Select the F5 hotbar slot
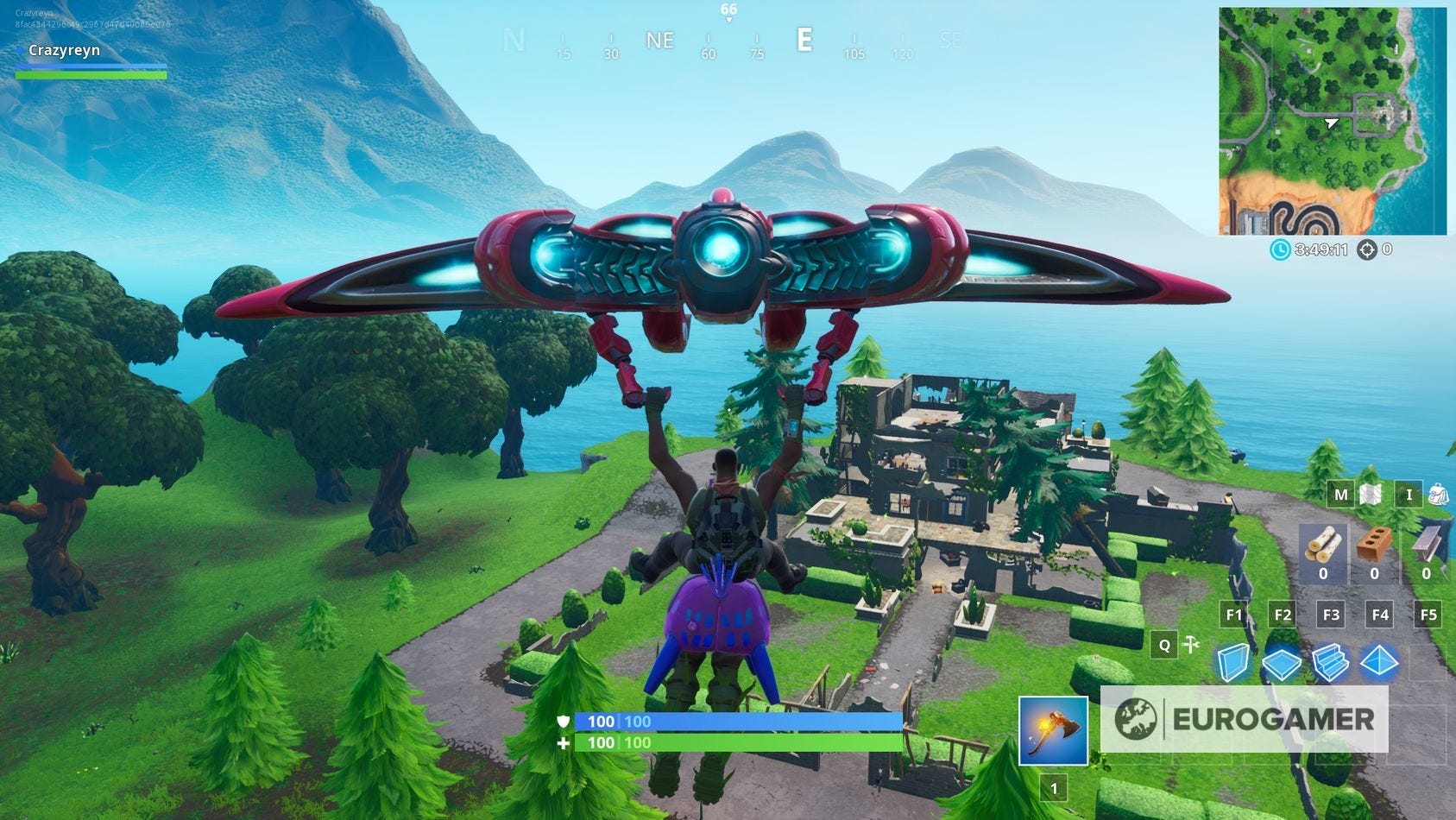Viewport: 1456px width, 820px height. click(1428, 615)
